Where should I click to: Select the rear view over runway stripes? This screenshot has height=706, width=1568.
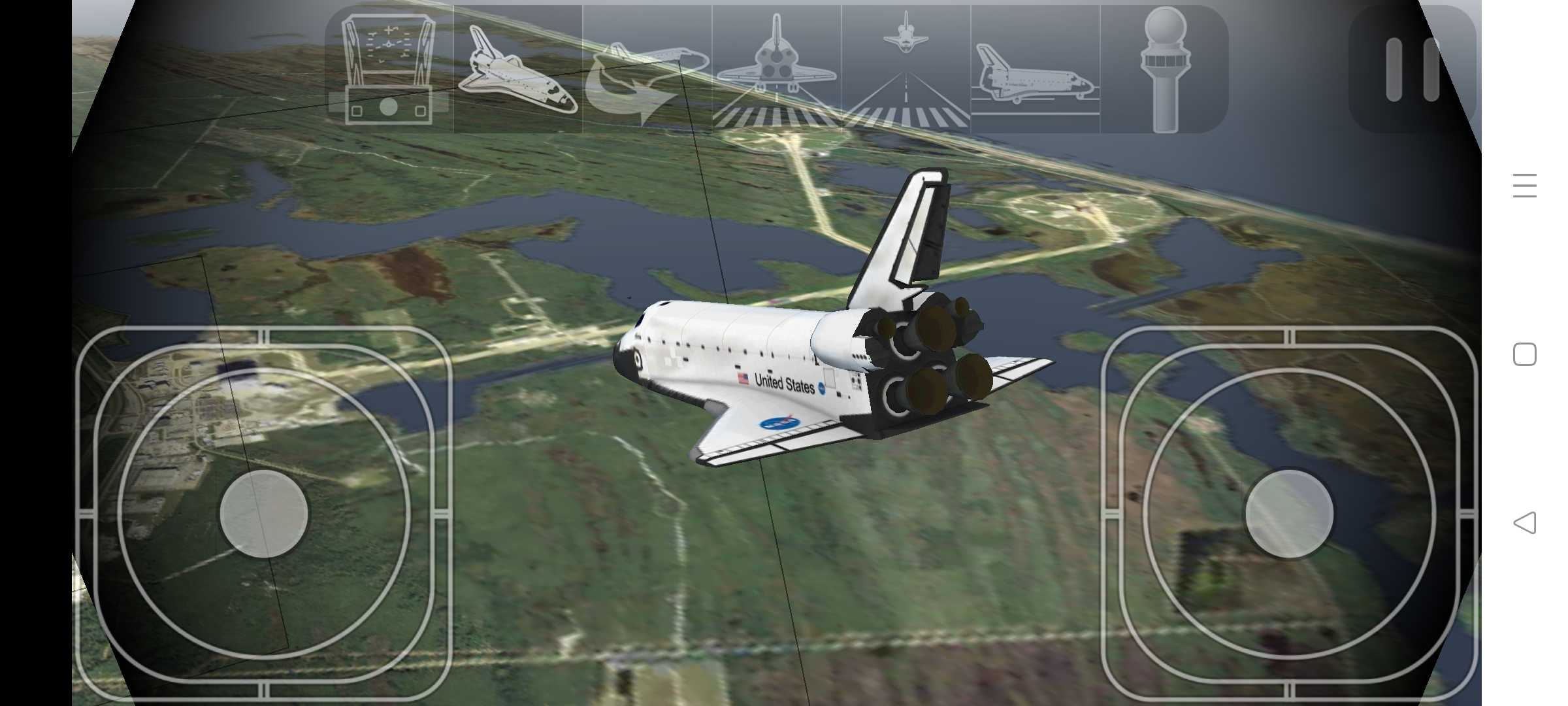[x=776, y=69]
